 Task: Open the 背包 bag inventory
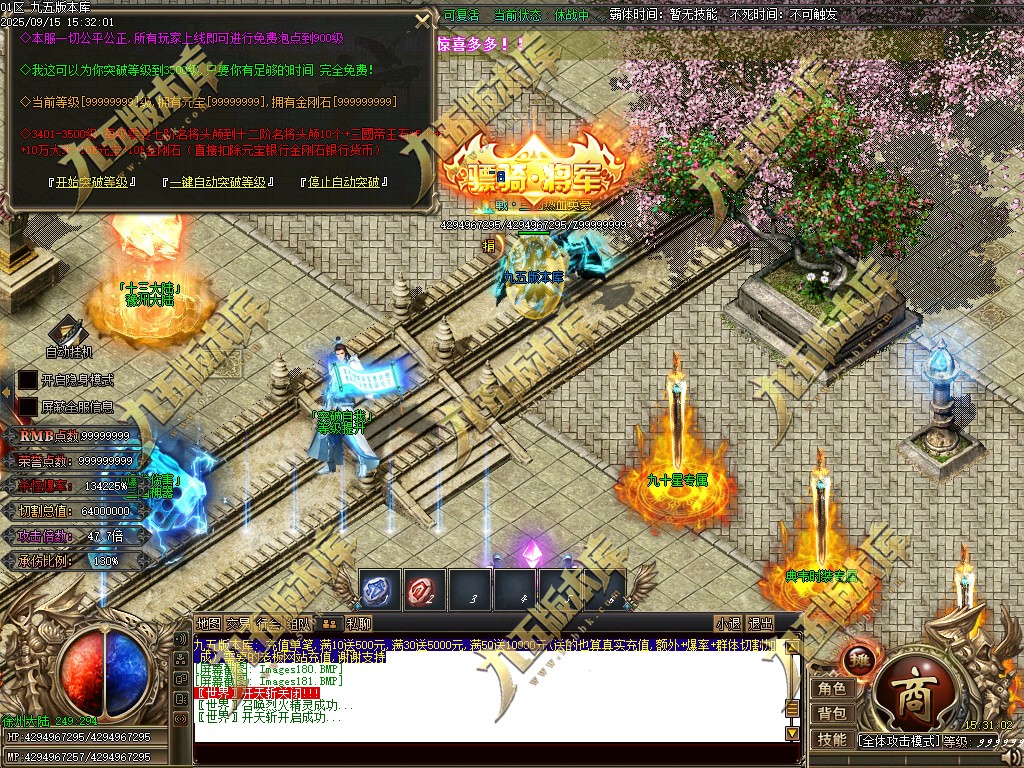coord(832,713)
